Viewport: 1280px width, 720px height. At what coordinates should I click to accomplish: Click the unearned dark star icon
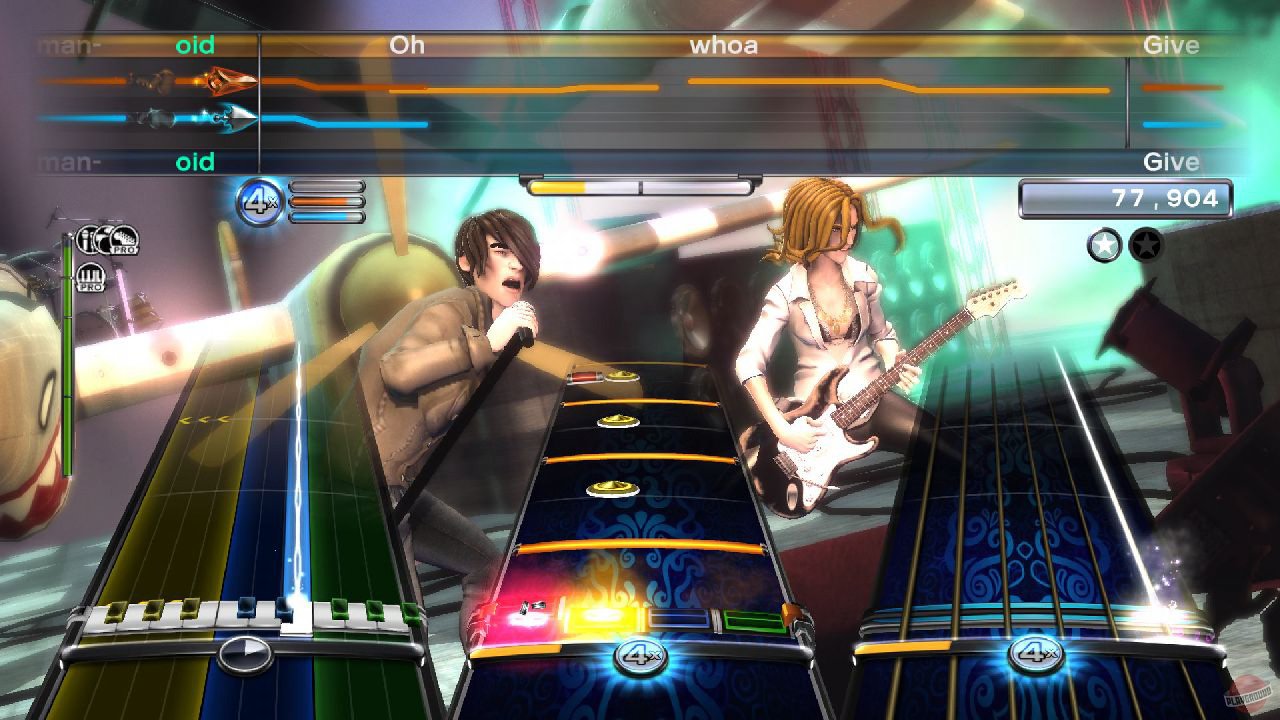(1142, 246)
